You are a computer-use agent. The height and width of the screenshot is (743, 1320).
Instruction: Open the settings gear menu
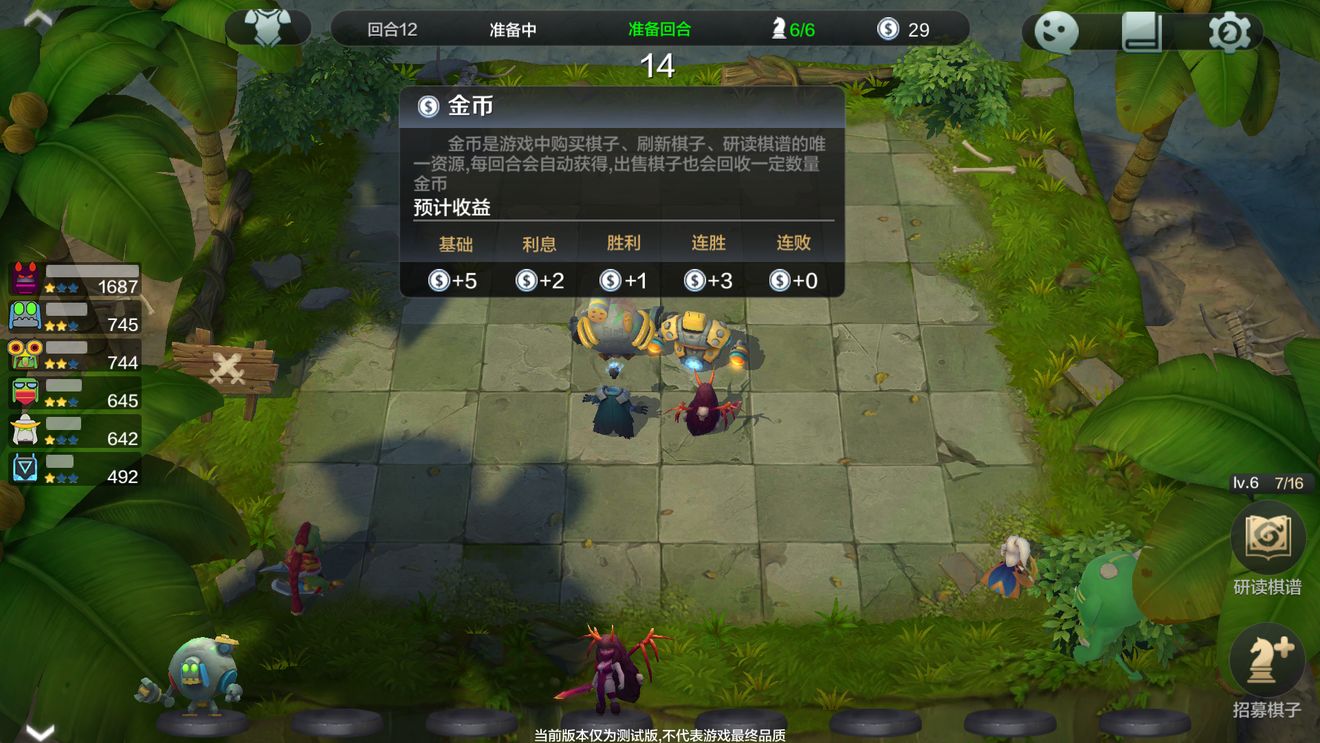coord(1228,31)
